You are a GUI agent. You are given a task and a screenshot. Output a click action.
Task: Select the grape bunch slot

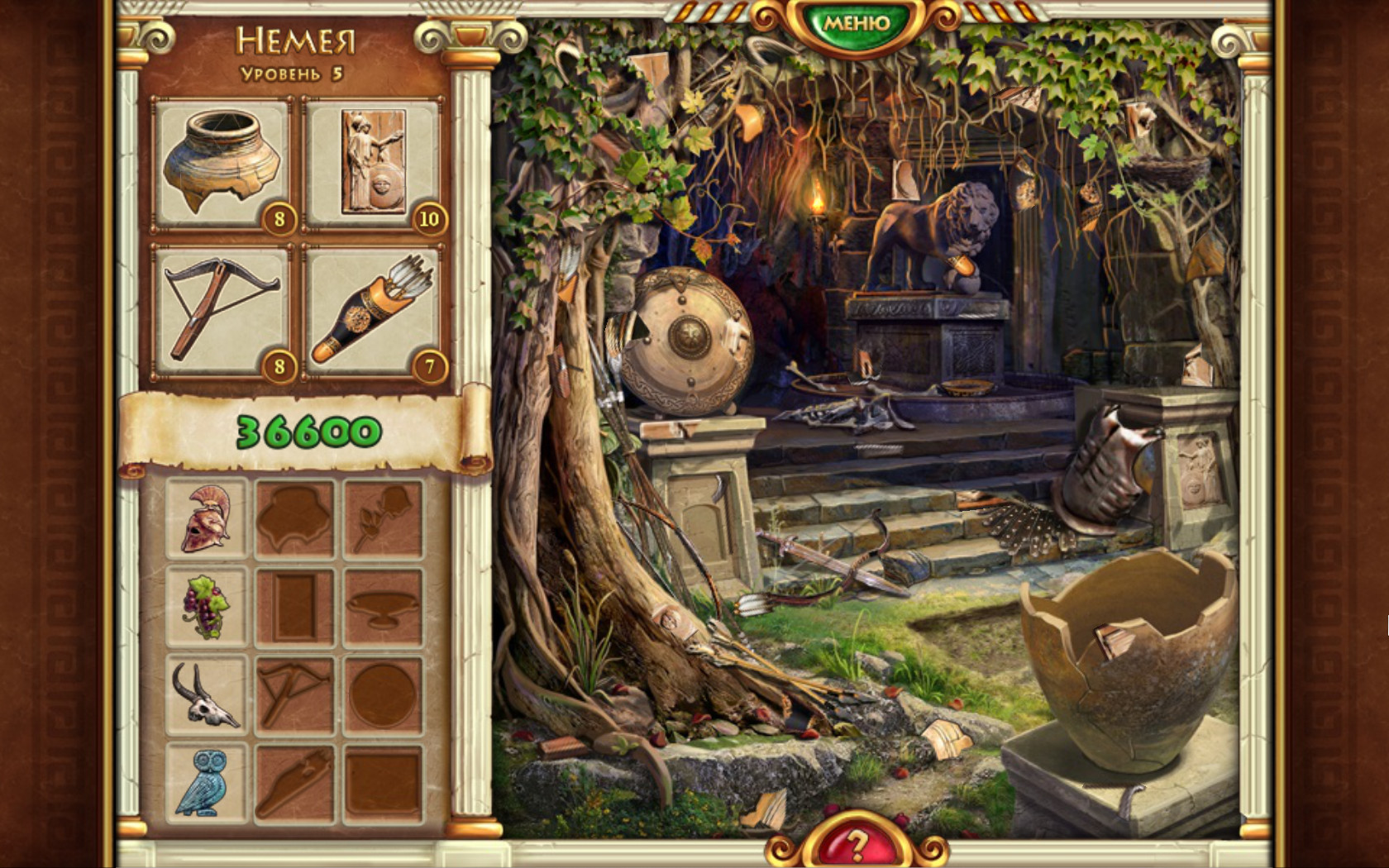pyautogui.click(x=207, y=608)
